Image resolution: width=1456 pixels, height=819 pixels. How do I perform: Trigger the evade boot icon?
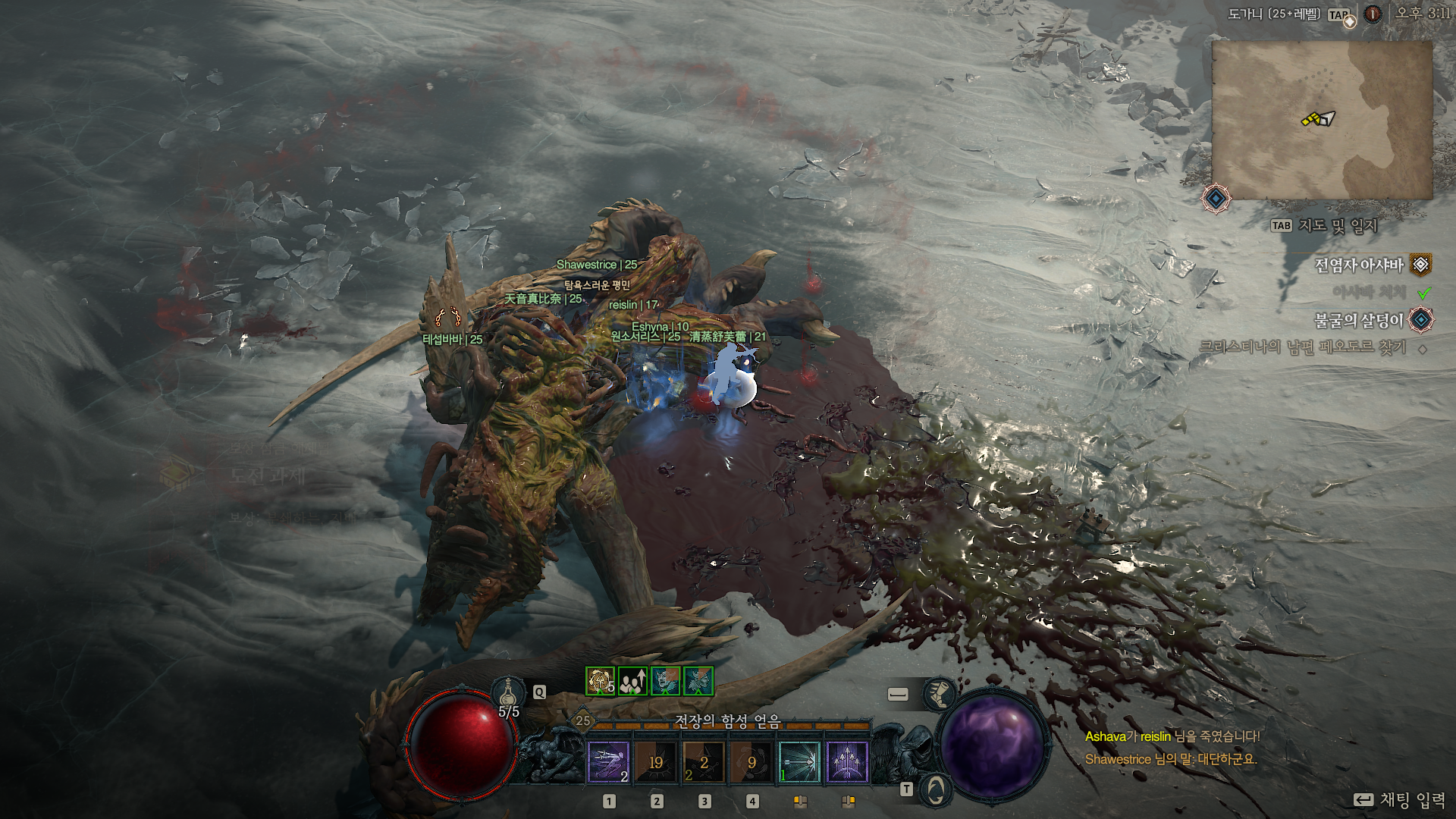pyautogui.click(x=939, y=694)
